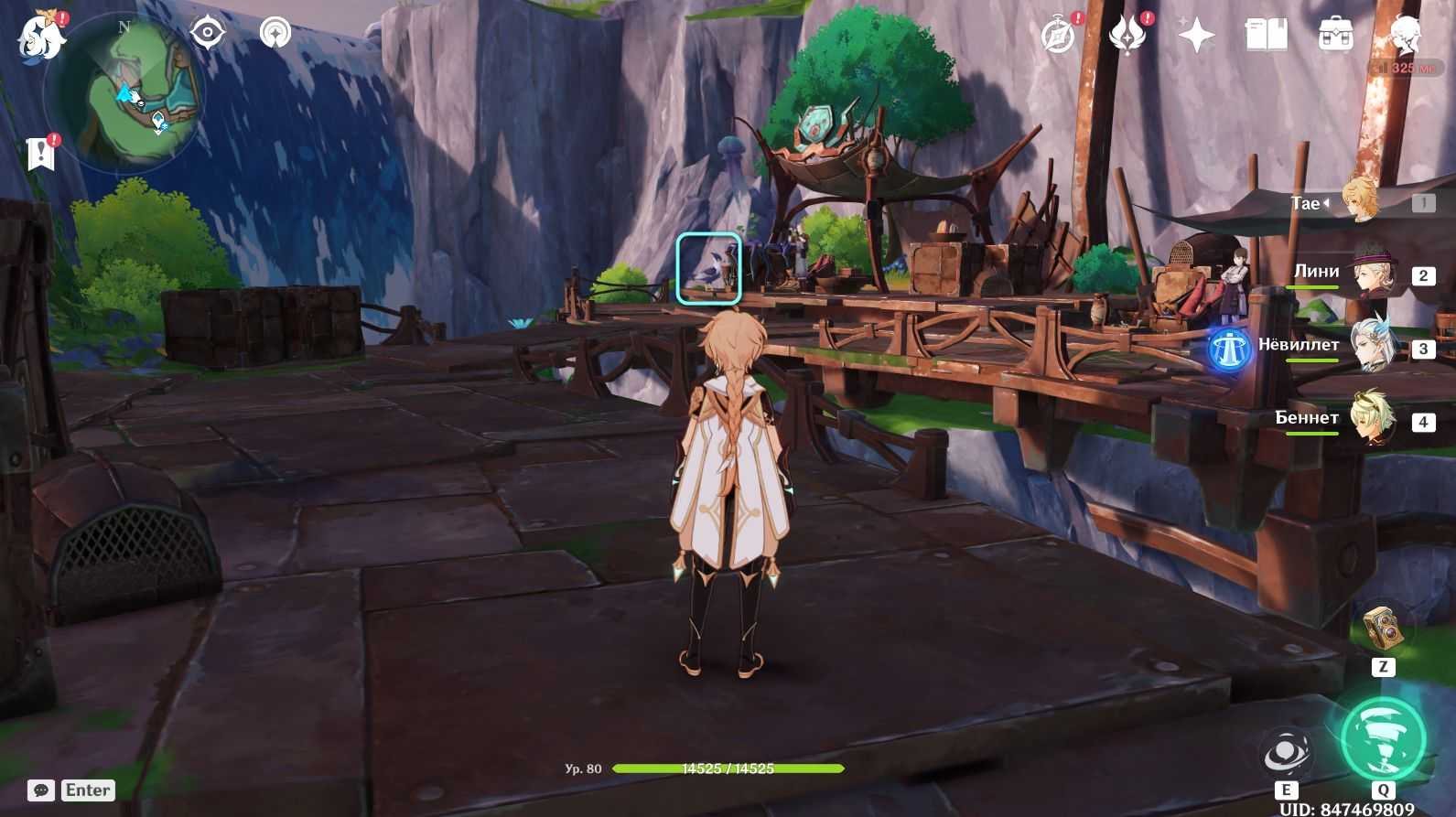Screen dimensions: 1456x817
Task: Open the inventory backpack
Action: coord(1335,37)
